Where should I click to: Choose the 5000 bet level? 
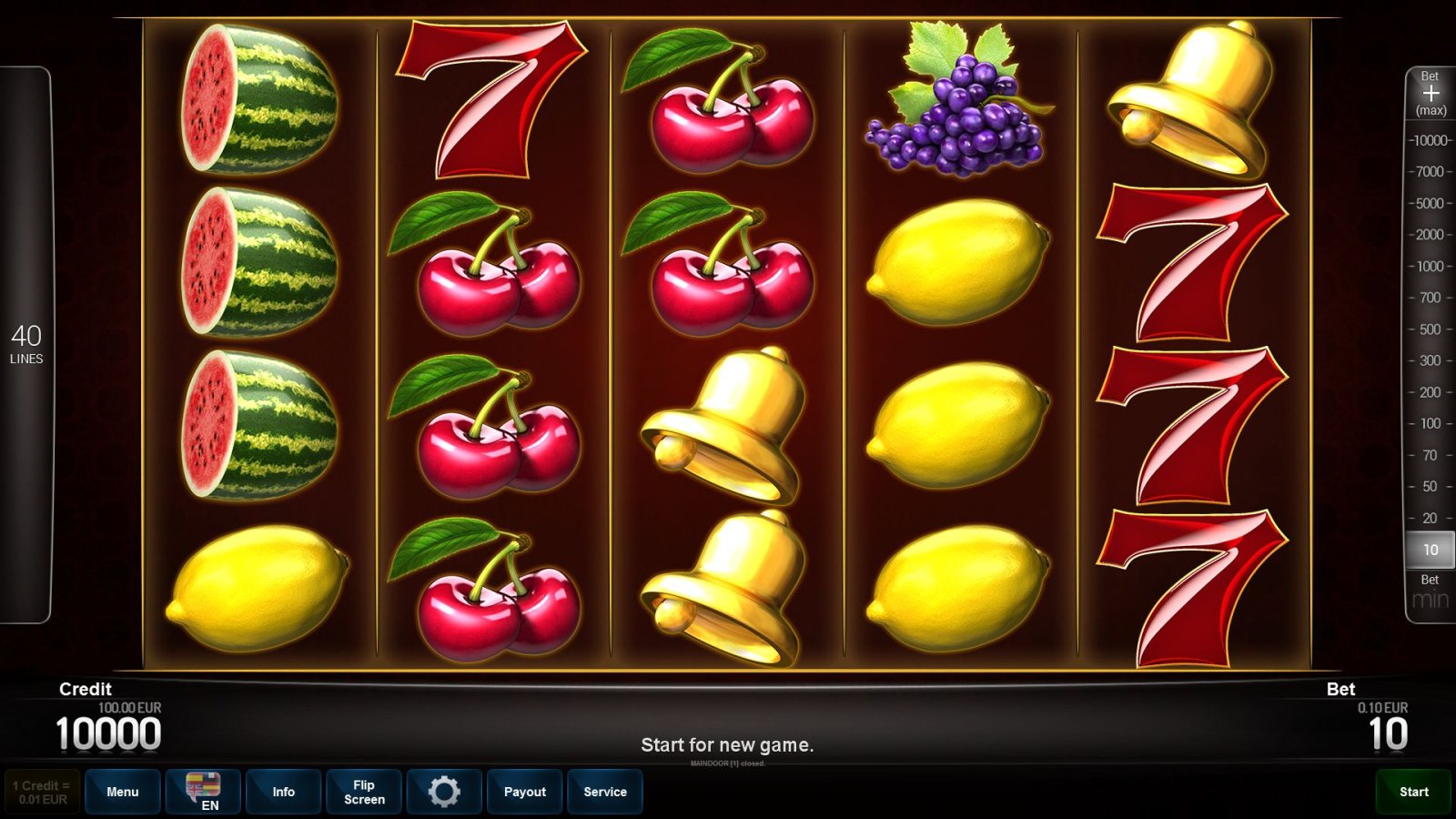coord(1431,203)
